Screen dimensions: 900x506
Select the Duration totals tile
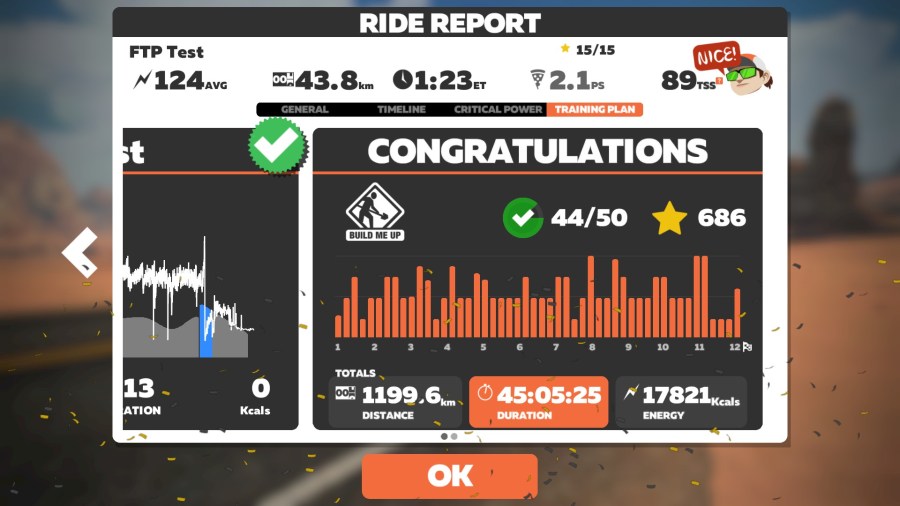click(538, 402)
